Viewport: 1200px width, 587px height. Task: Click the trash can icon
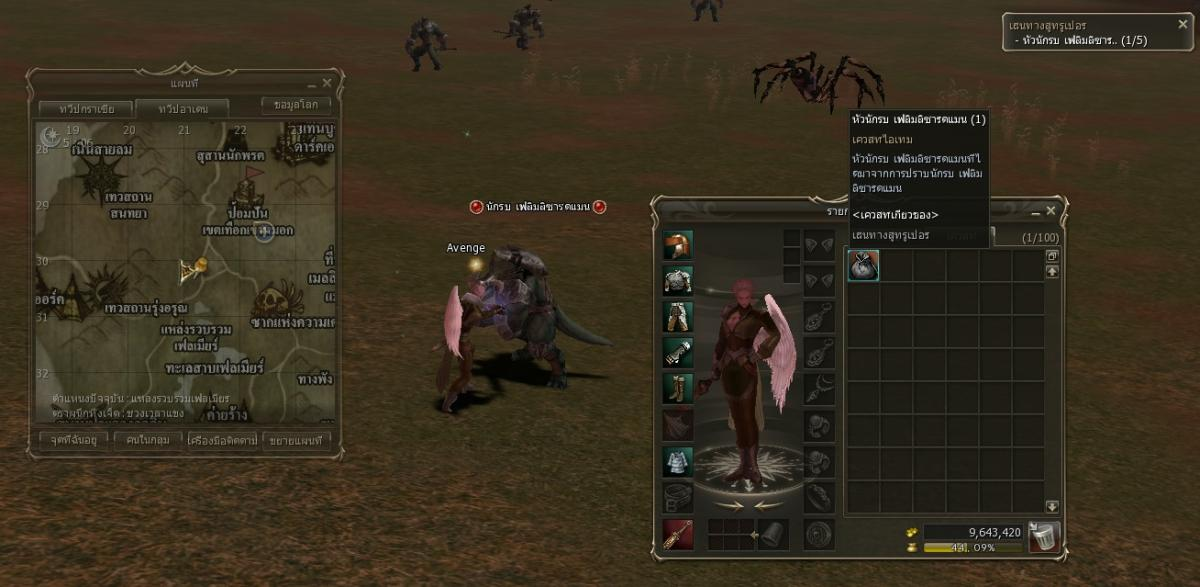tap(1044, 537)
